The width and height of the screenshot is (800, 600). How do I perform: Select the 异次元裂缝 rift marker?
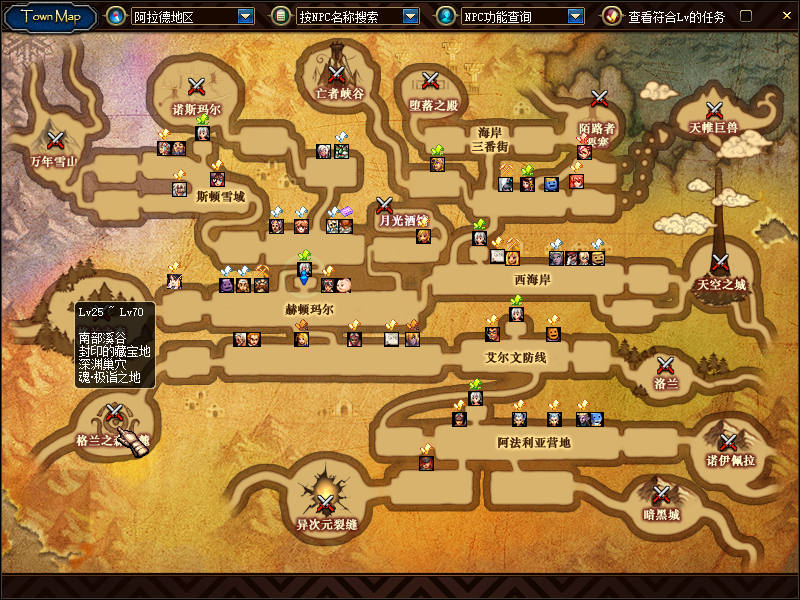(x=326, y=502)
